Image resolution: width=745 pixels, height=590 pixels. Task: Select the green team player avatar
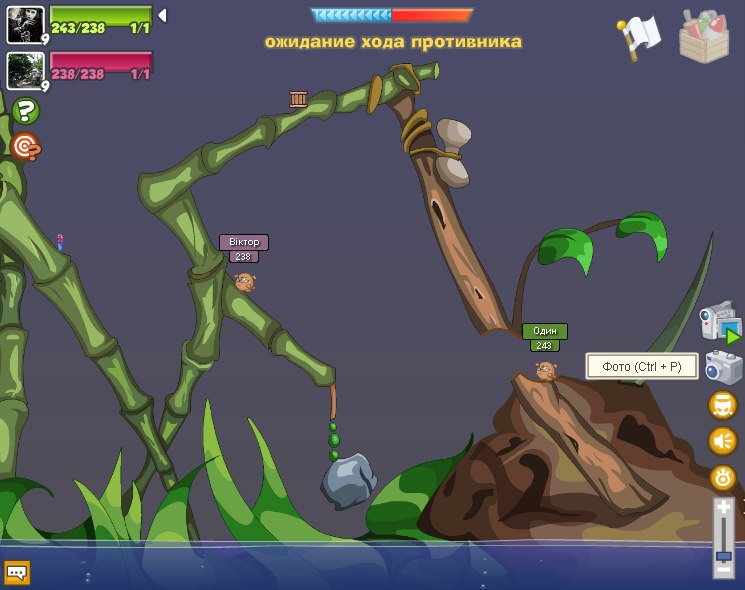pyautogui.click(x=24, y=25)
